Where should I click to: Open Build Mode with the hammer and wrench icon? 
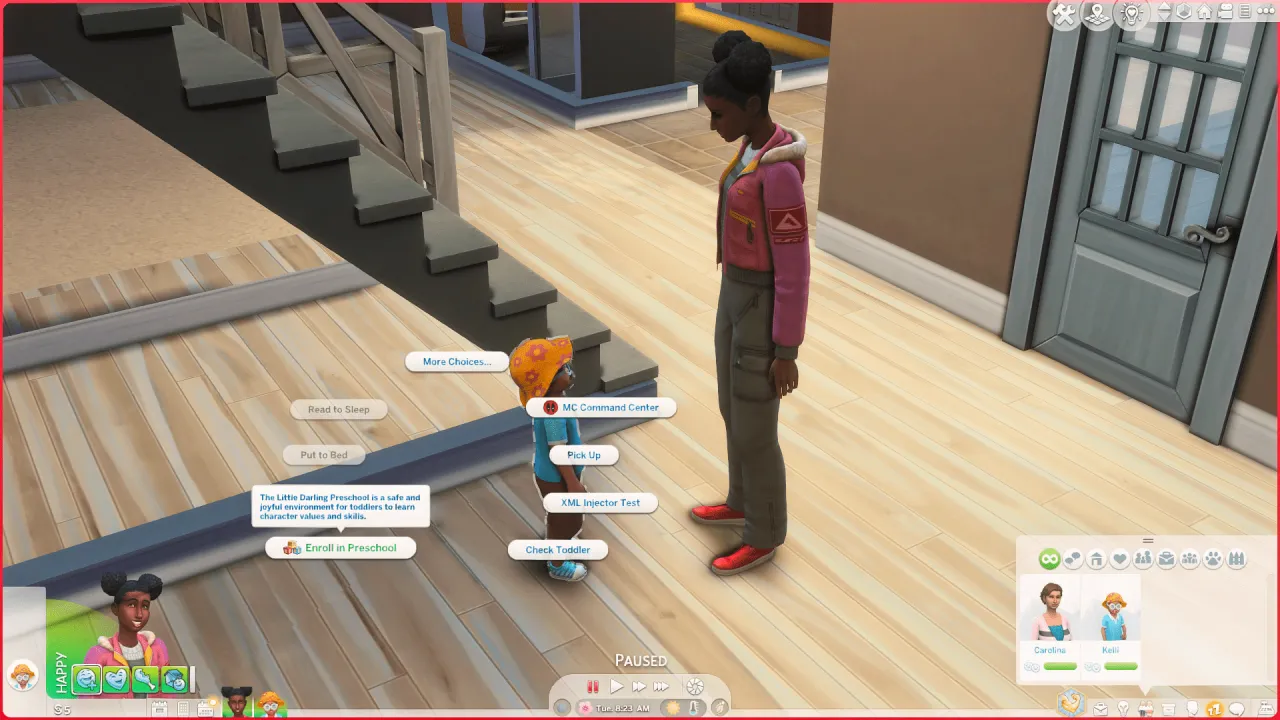tap(1063, 14)
